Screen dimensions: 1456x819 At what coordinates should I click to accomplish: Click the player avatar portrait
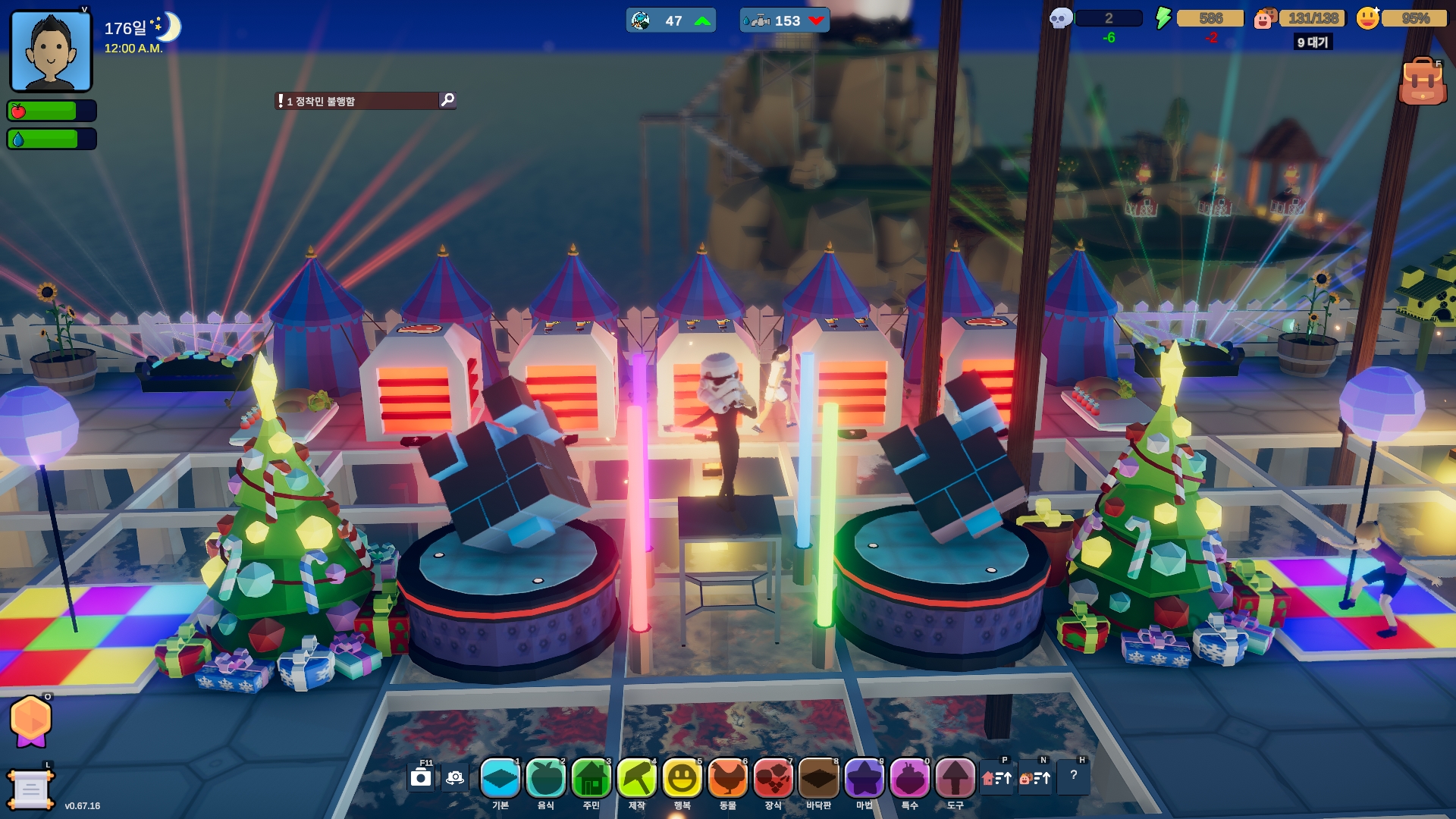[51, 52]
